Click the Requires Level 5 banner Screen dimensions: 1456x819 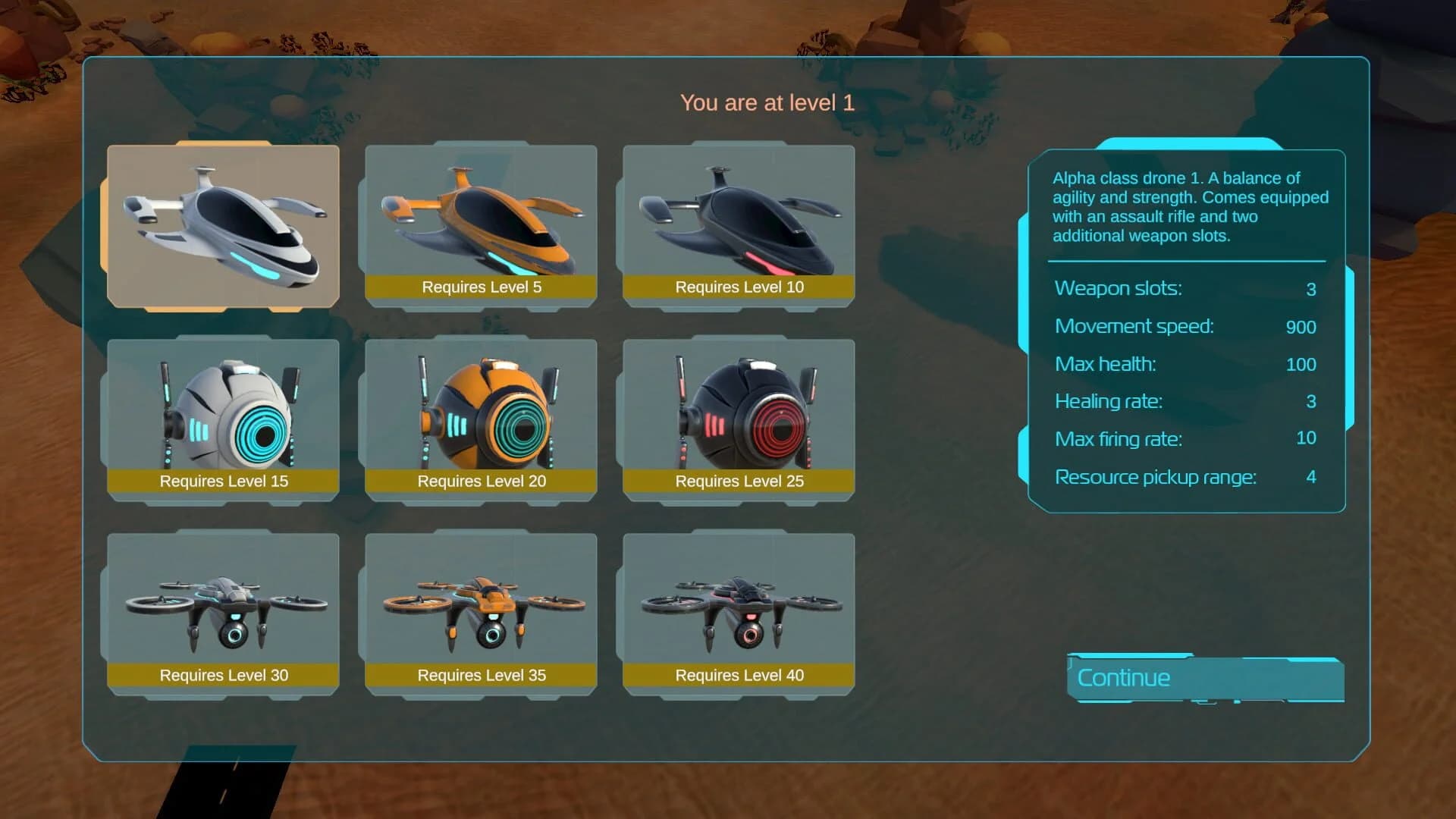[x=481, y=287]
